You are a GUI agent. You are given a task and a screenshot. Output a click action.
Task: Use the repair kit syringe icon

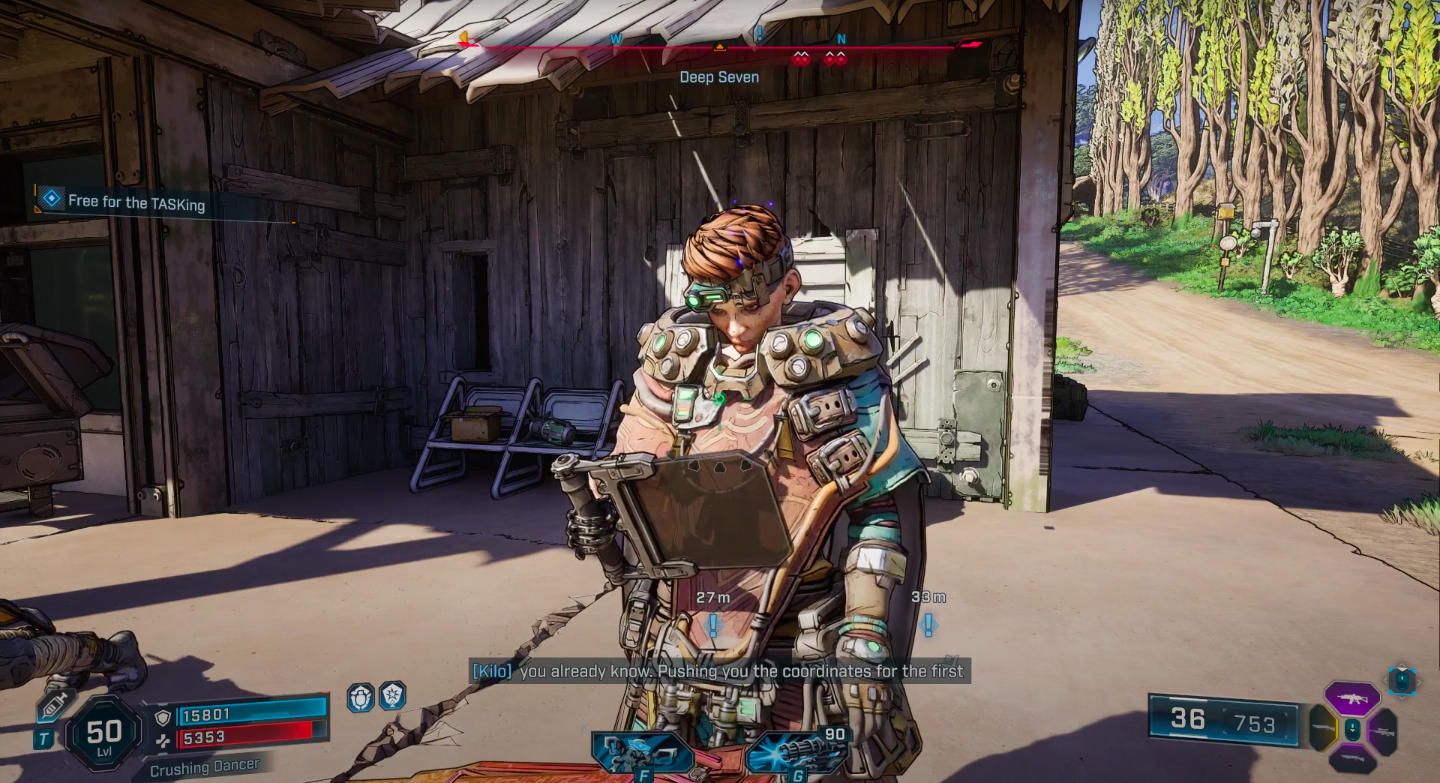55,705
